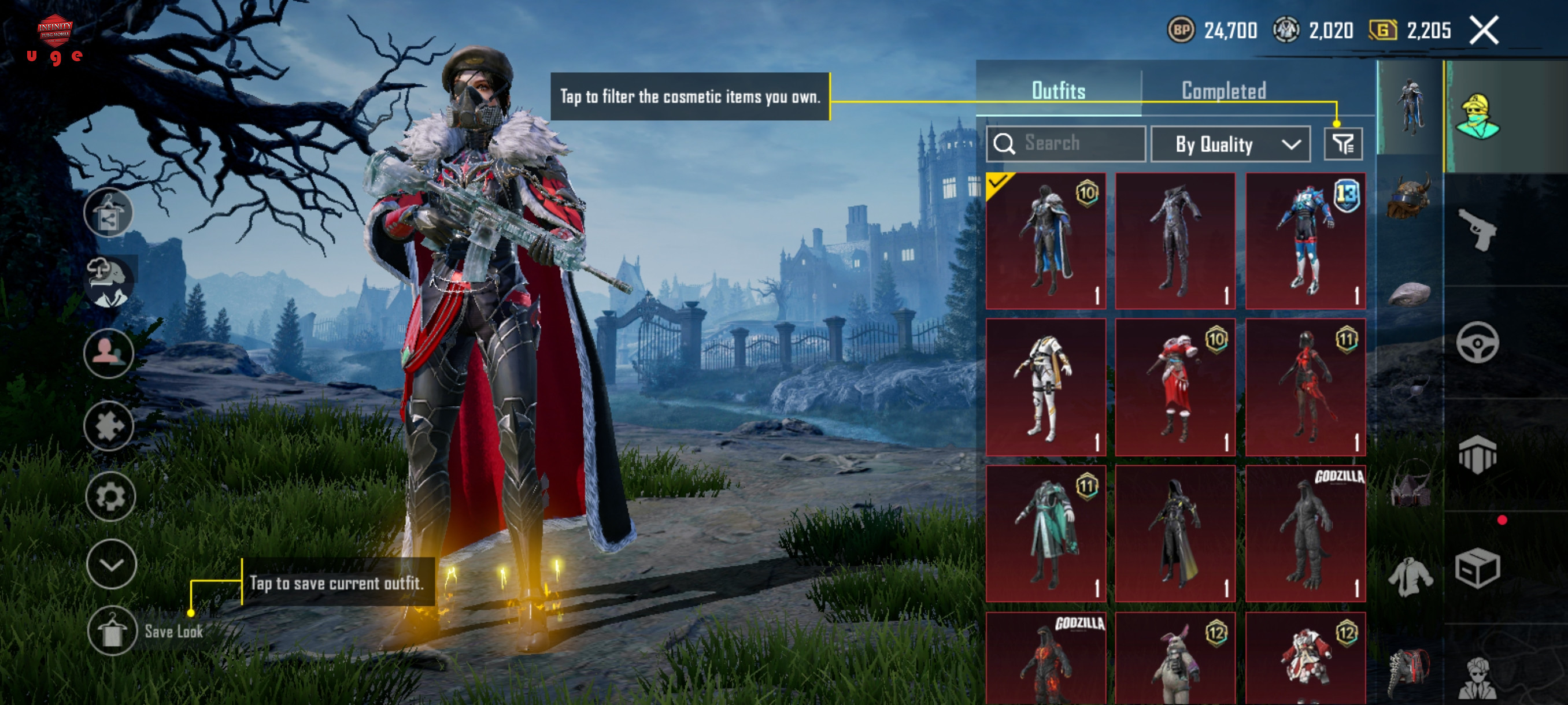Open the steering wheel vehicle category
Viewport: 1568px width, 705px height.
(x=1477, y=343)
